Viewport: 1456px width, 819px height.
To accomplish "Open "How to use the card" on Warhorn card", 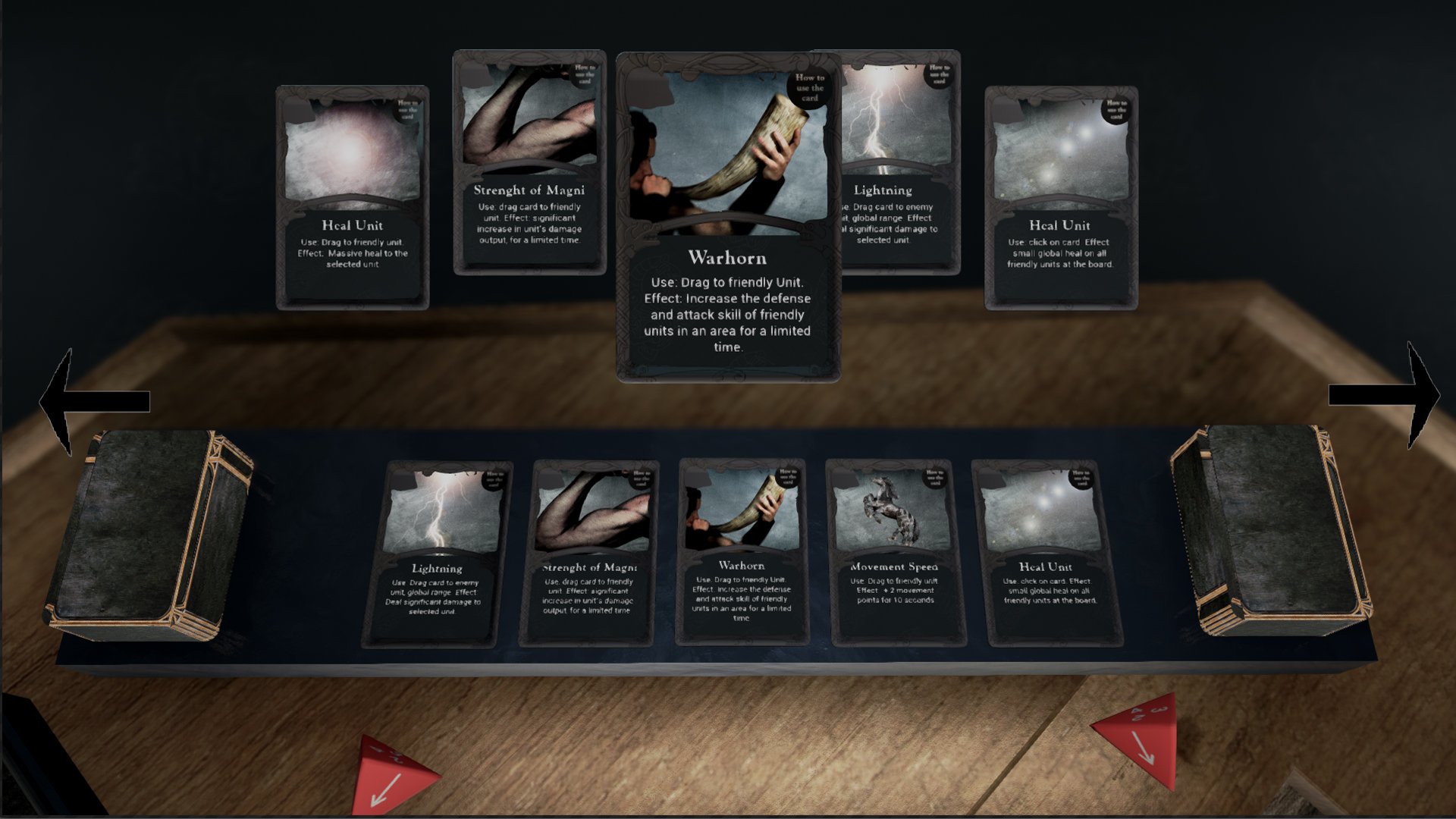I will tap(808, 87).
